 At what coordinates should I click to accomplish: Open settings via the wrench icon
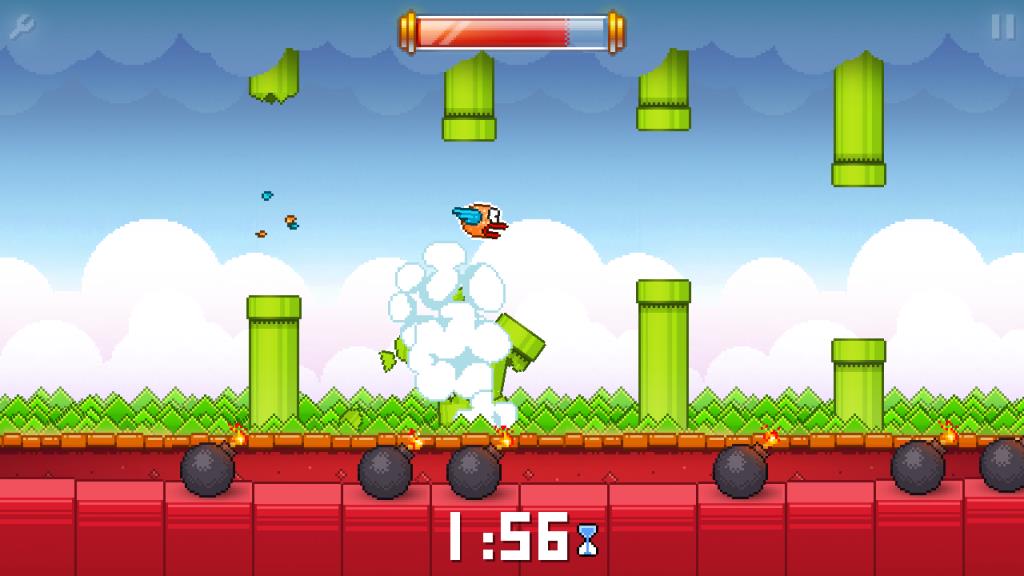click(x=22, y=28)
